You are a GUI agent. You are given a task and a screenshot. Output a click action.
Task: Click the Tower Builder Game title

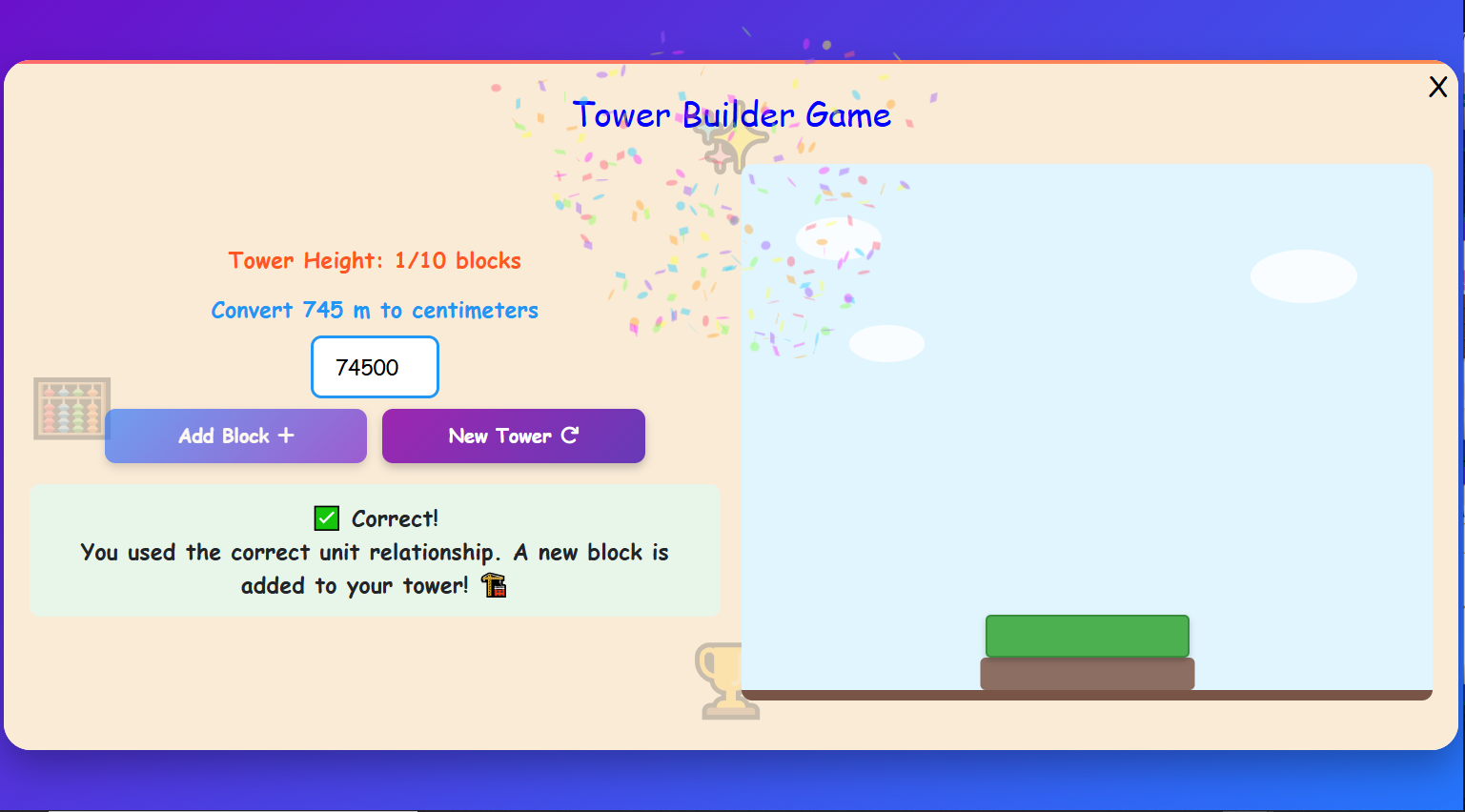732,114
